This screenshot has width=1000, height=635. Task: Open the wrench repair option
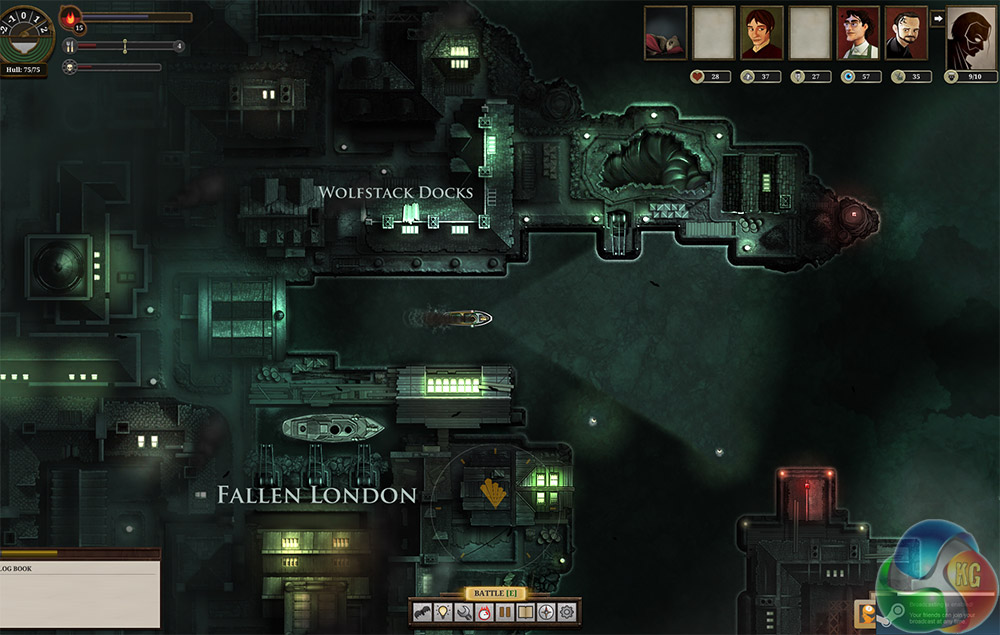pos(464,612)
